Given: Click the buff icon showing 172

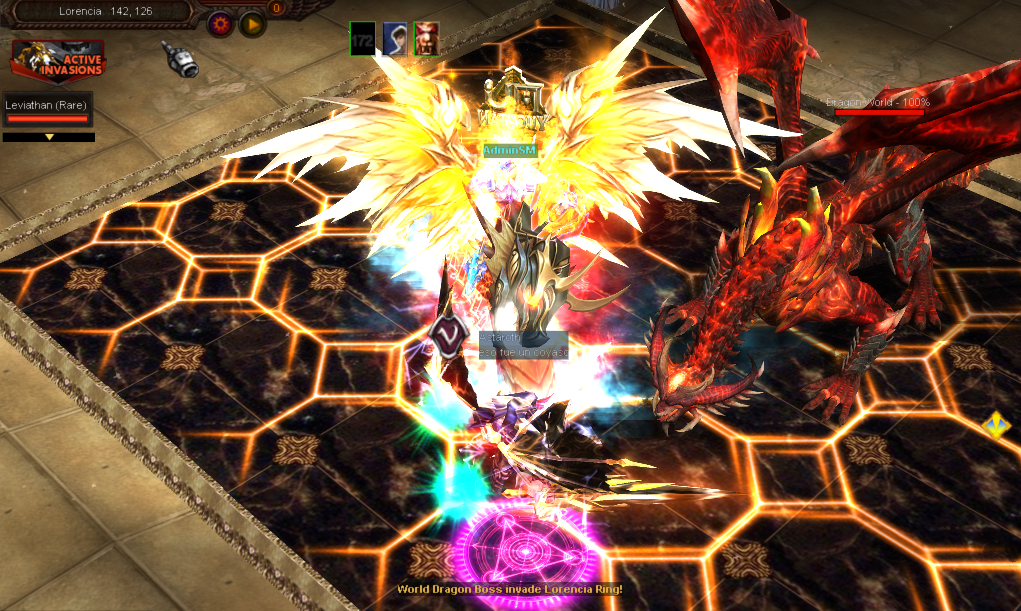Looking at the screenshot, I should point(362,38).
